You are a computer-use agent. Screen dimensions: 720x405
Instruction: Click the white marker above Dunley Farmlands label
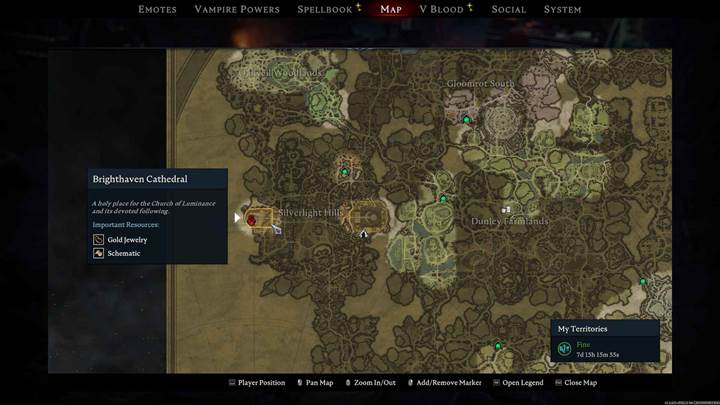coord(506,210)
